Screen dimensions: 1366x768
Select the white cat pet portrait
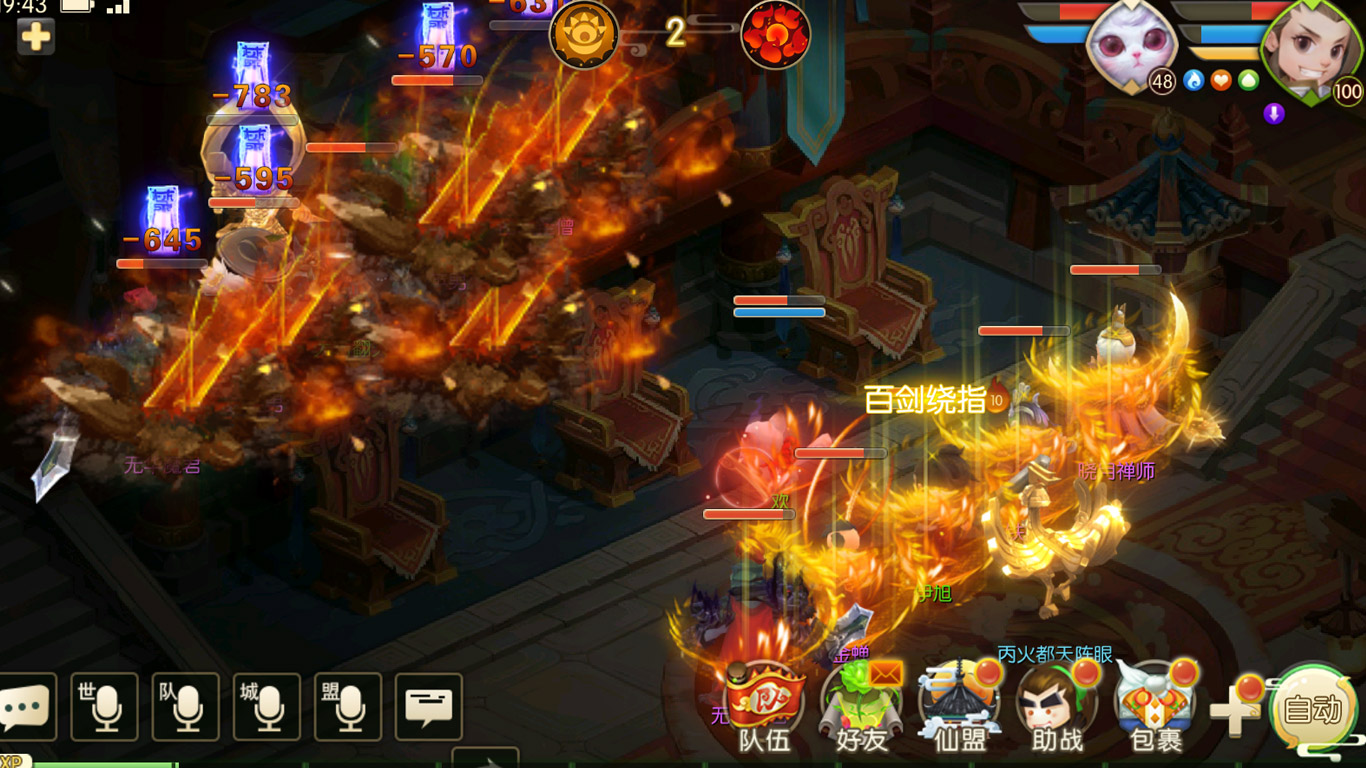pyautogui.click(x=1128, y=48)
